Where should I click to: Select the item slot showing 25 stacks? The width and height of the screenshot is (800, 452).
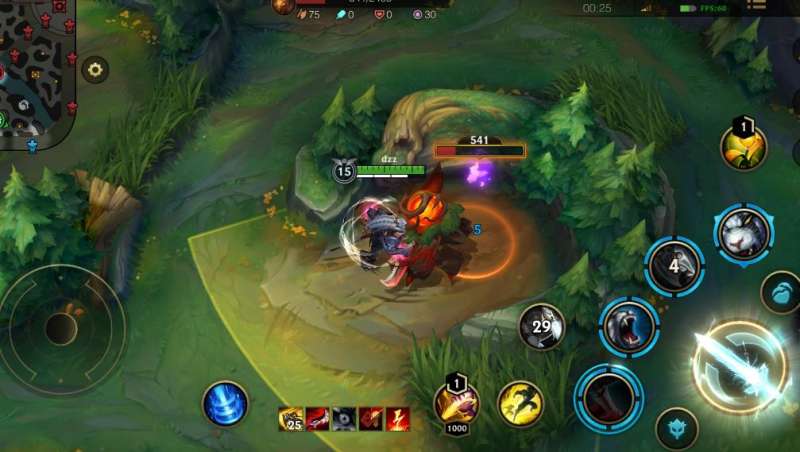tap(291, 419)
